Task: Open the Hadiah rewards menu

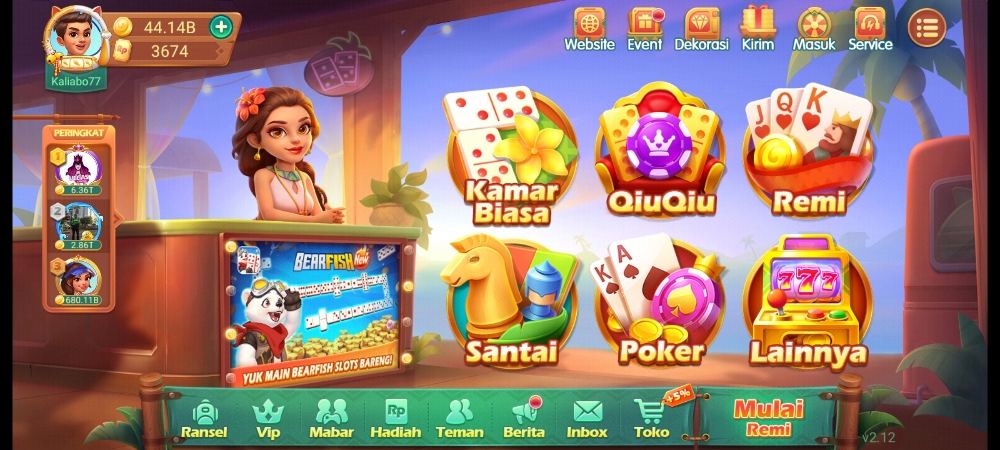Action: point(395,418)
